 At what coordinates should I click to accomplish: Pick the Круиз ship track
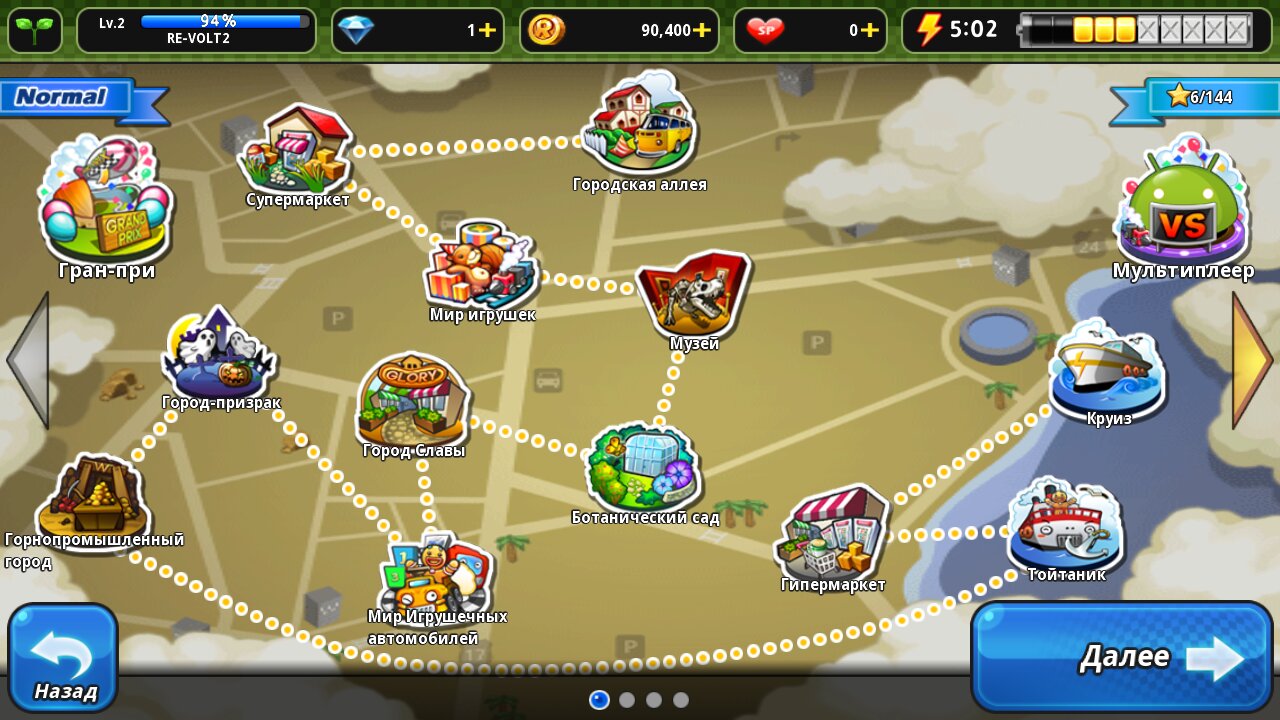click(1107, 368)
